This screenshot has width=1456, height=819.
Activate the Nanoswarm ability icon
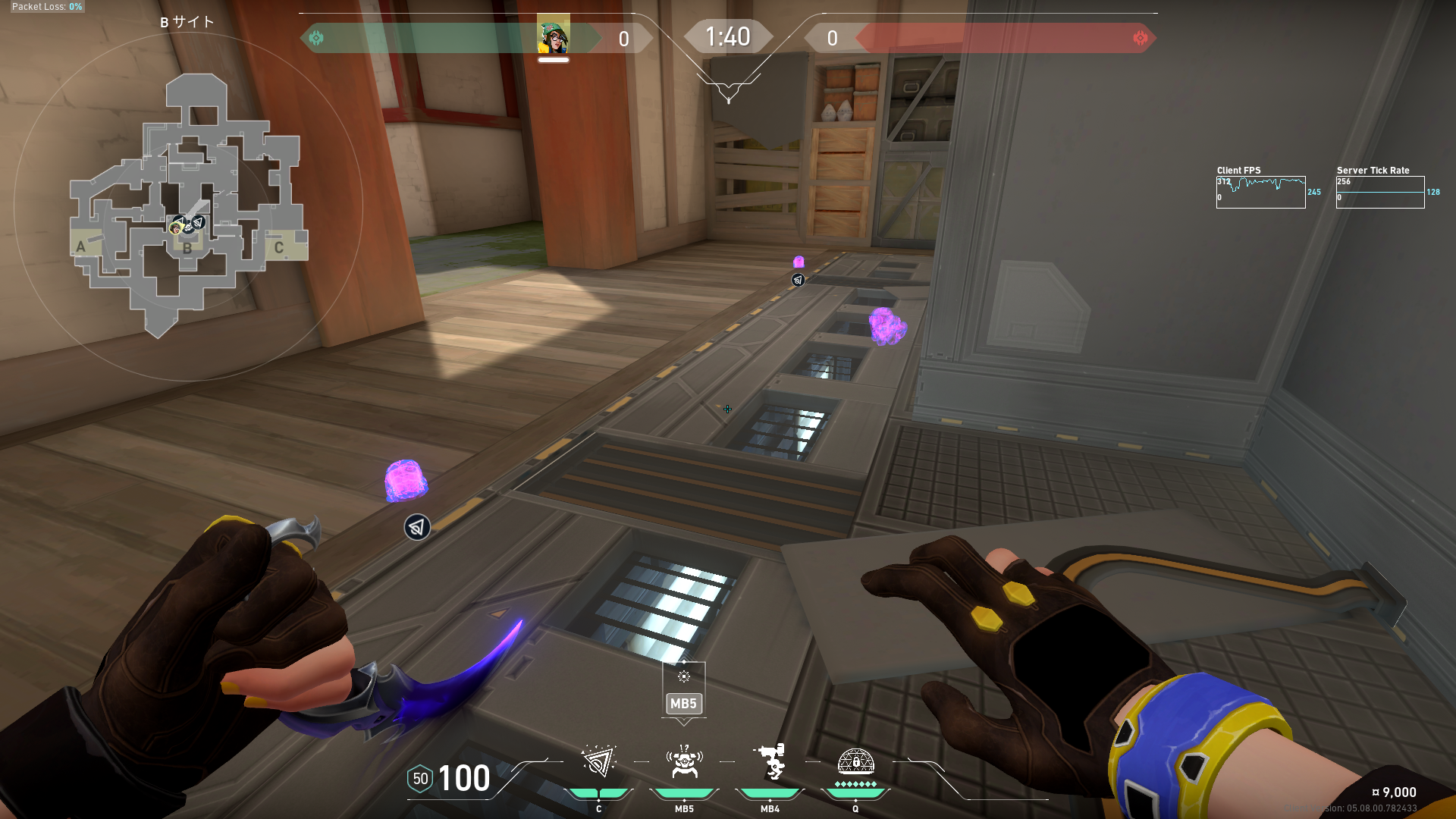pyautogui.click(x=598, y=761)
